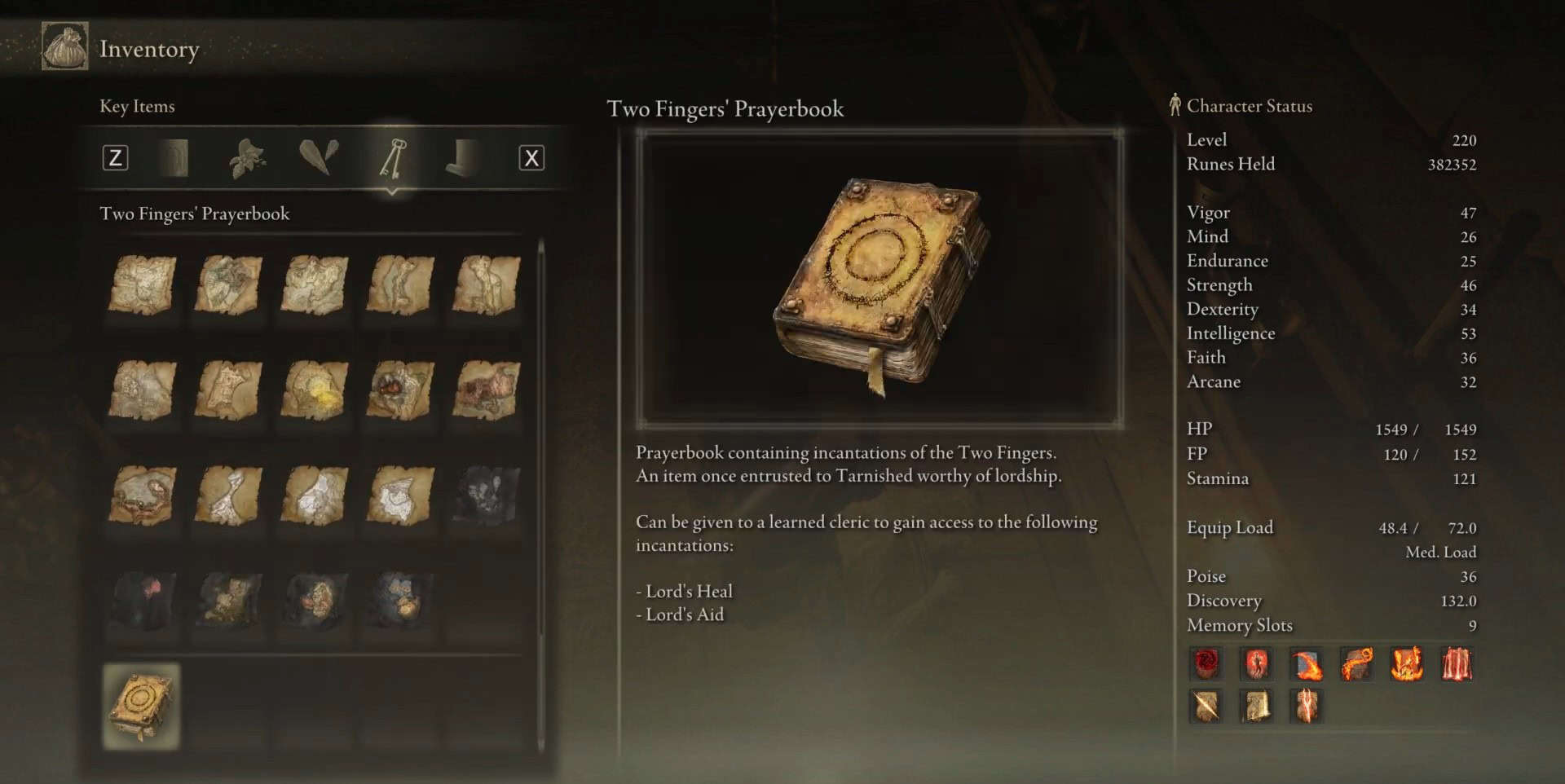Click the flame whip spell icon
Image resolution: width=1565 pixels, height=784 pixels.
coord(1356,663)
